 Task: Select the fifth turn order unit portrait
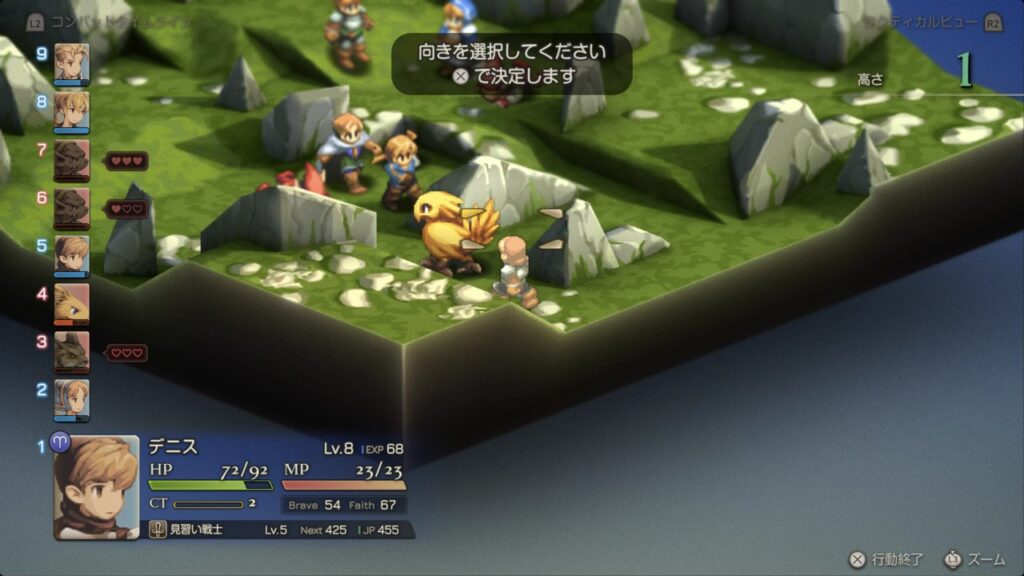pos(71,255)
